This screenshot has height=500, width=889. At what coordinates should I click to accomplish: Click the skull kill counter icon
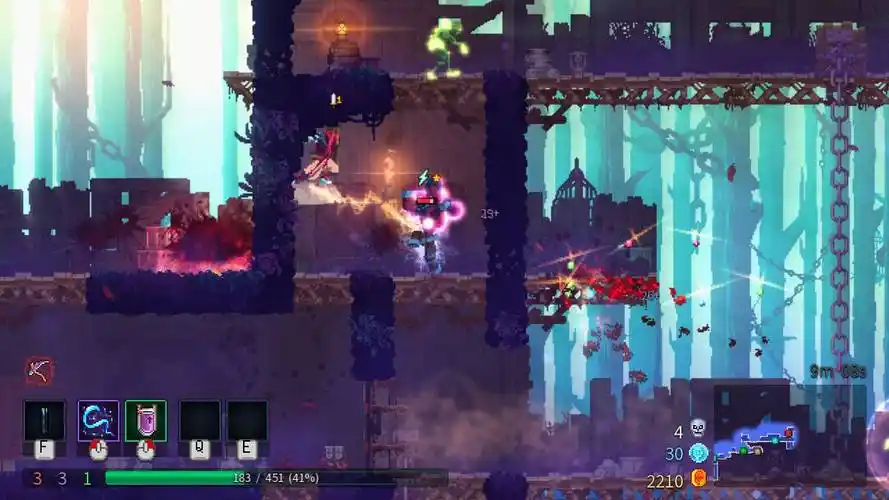click(698, 429)
